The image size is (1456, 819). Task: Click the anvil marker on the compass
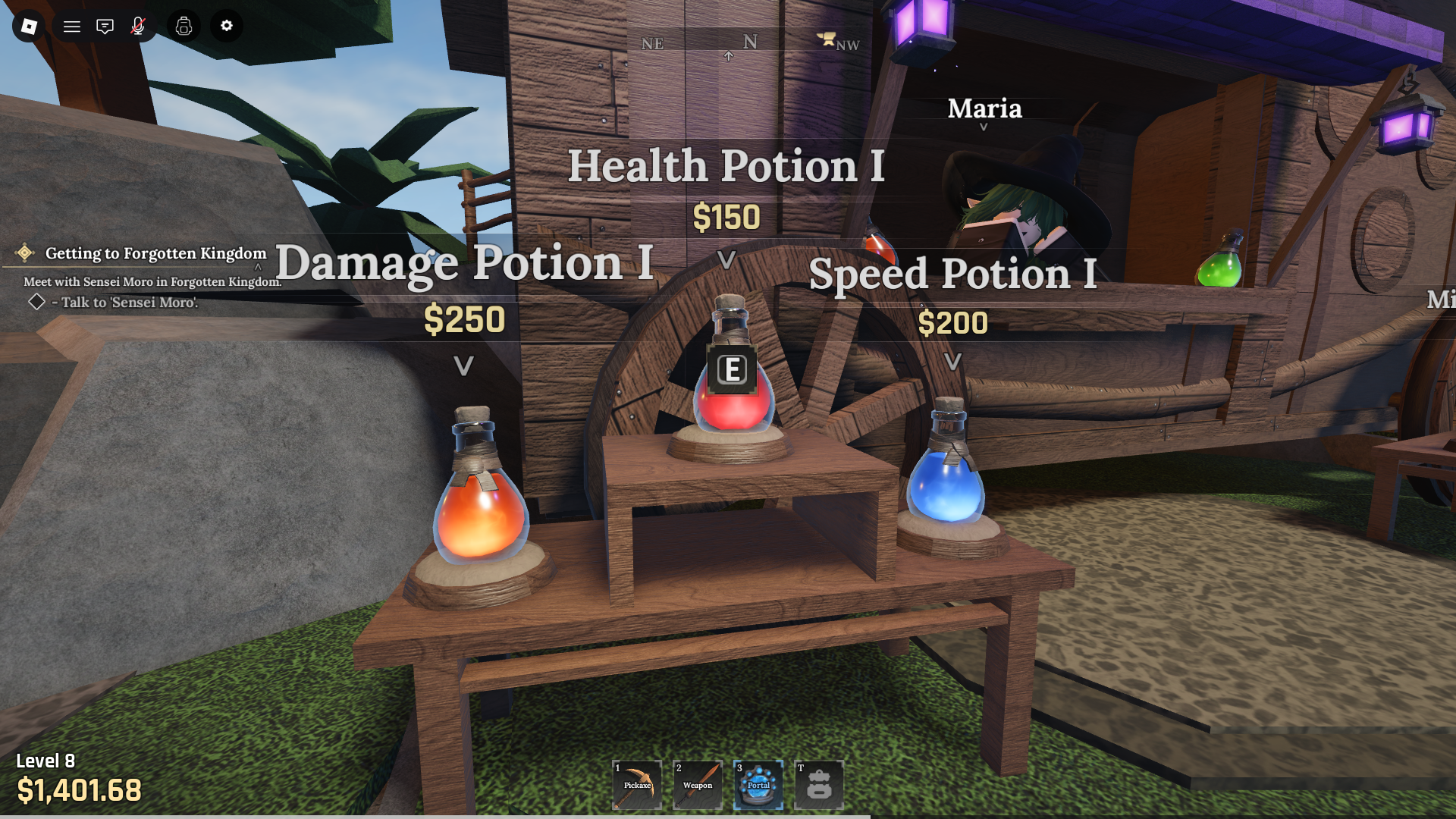[827, 38]
